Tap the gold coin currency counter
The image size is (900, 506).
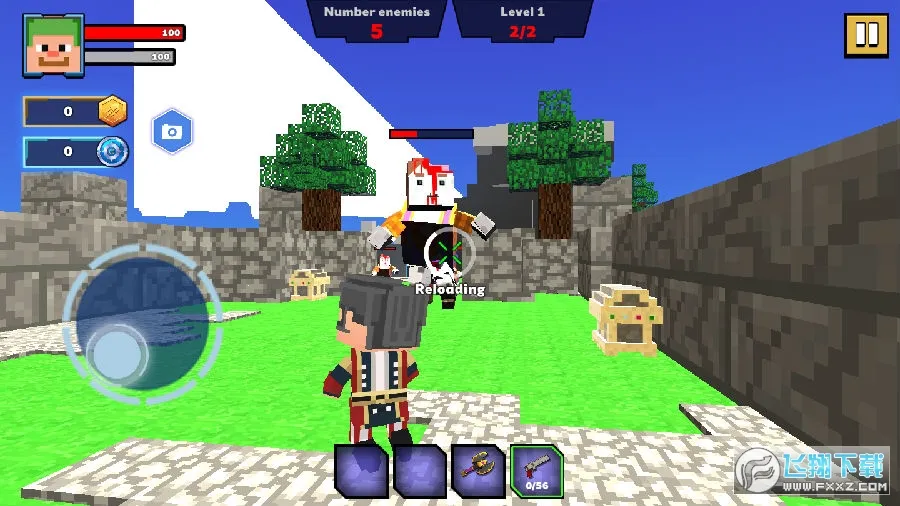76,112
